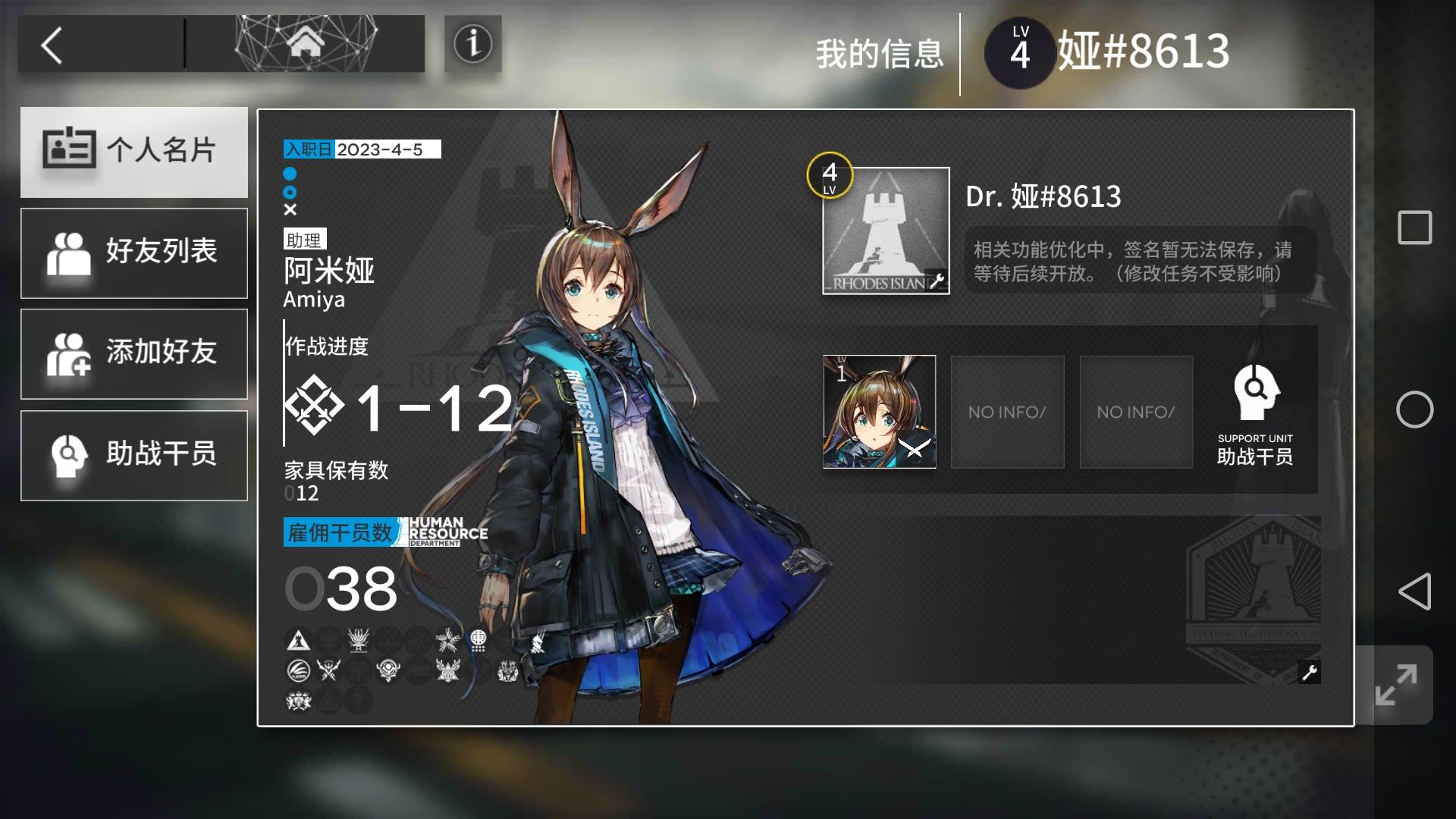This screenshot has width=1456, height=819.
Task: Select the Amiya support operator thumbnail
Action: point(878,412)
